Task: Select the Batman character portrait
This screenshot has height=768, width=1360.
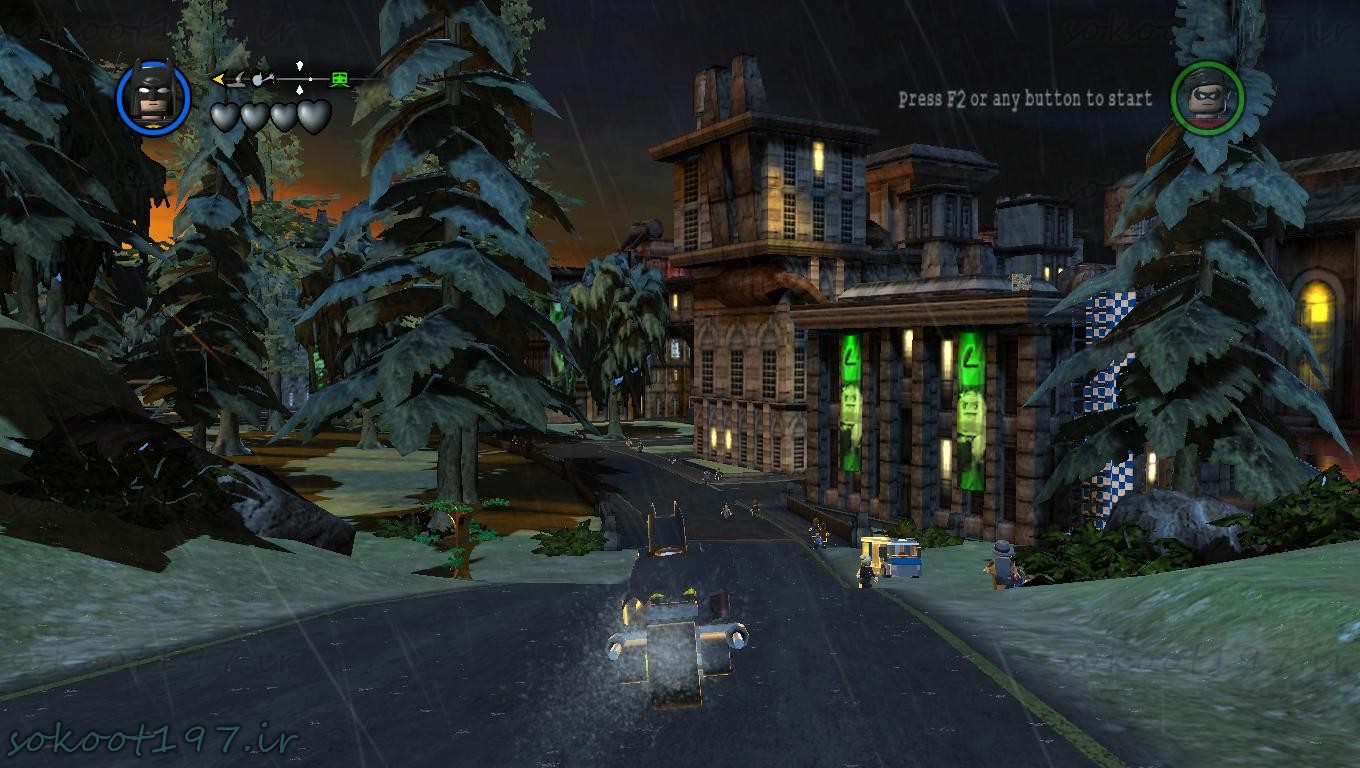Action: [153, 97]
